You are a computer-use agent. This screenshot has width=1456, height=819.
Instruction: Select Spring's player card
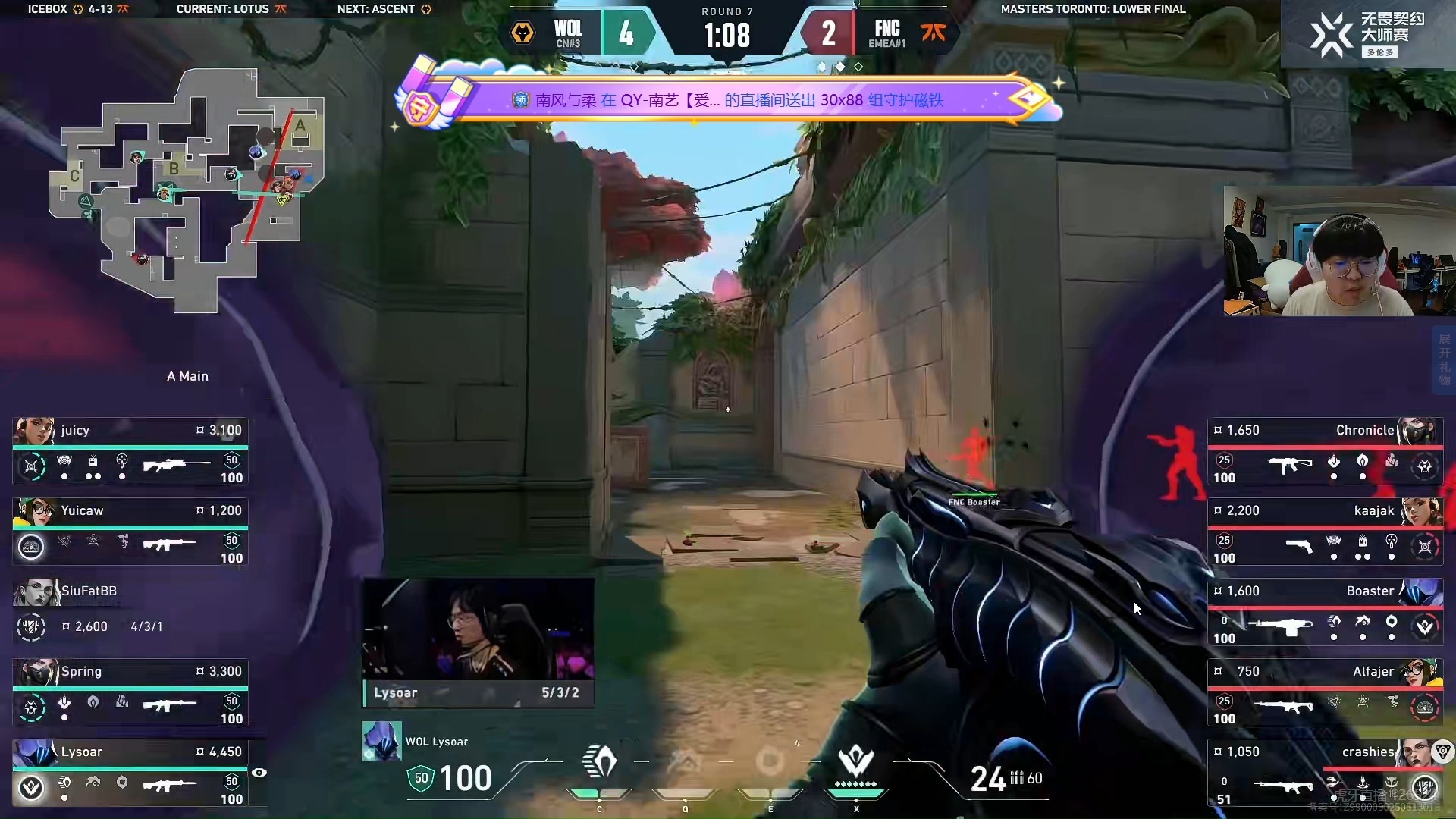(130, 692)
